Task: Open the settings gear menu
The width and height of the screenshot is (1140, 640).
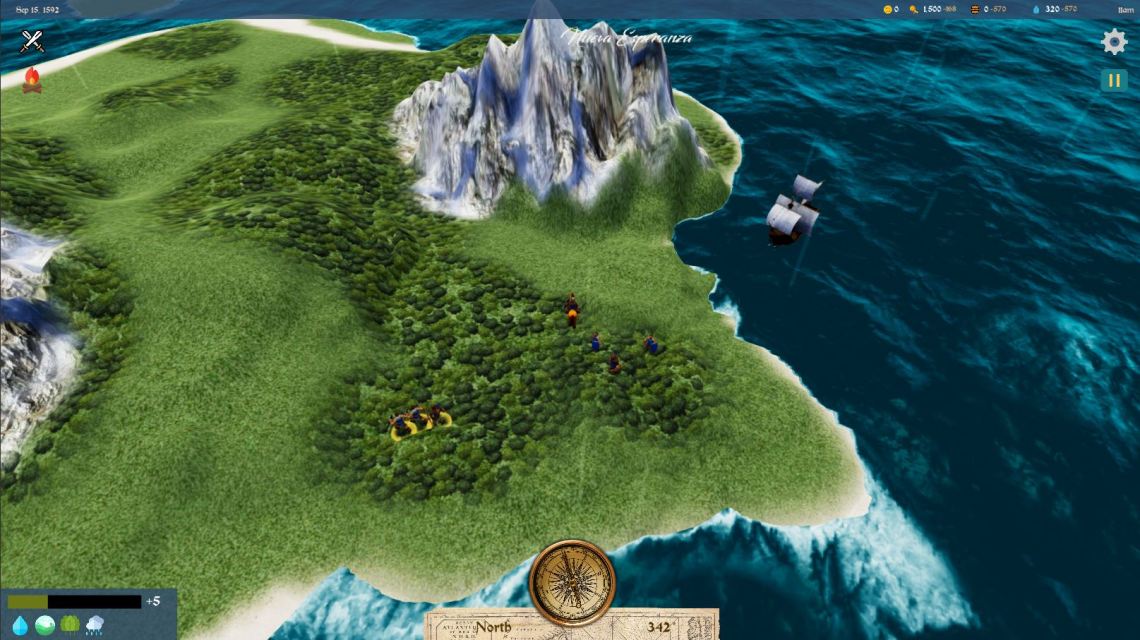Action: tap(1113, 42)
